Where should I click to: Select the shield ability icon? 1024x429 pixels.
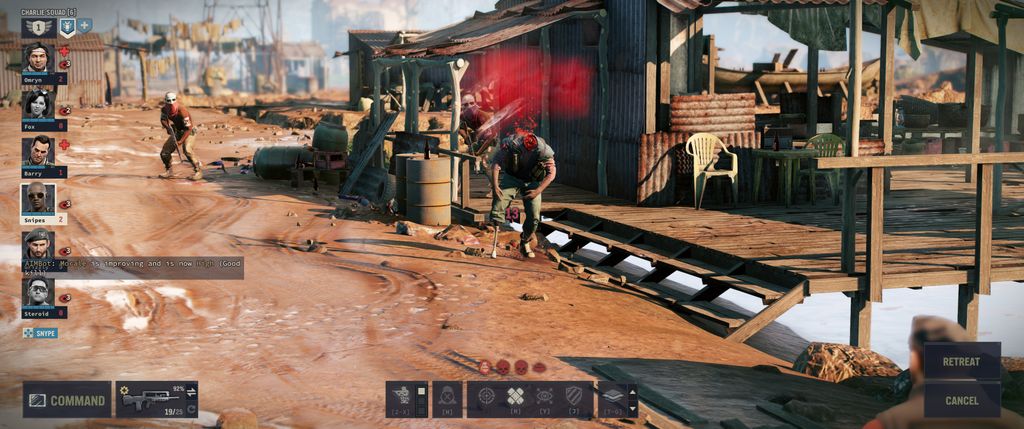(x=573, y=397)
